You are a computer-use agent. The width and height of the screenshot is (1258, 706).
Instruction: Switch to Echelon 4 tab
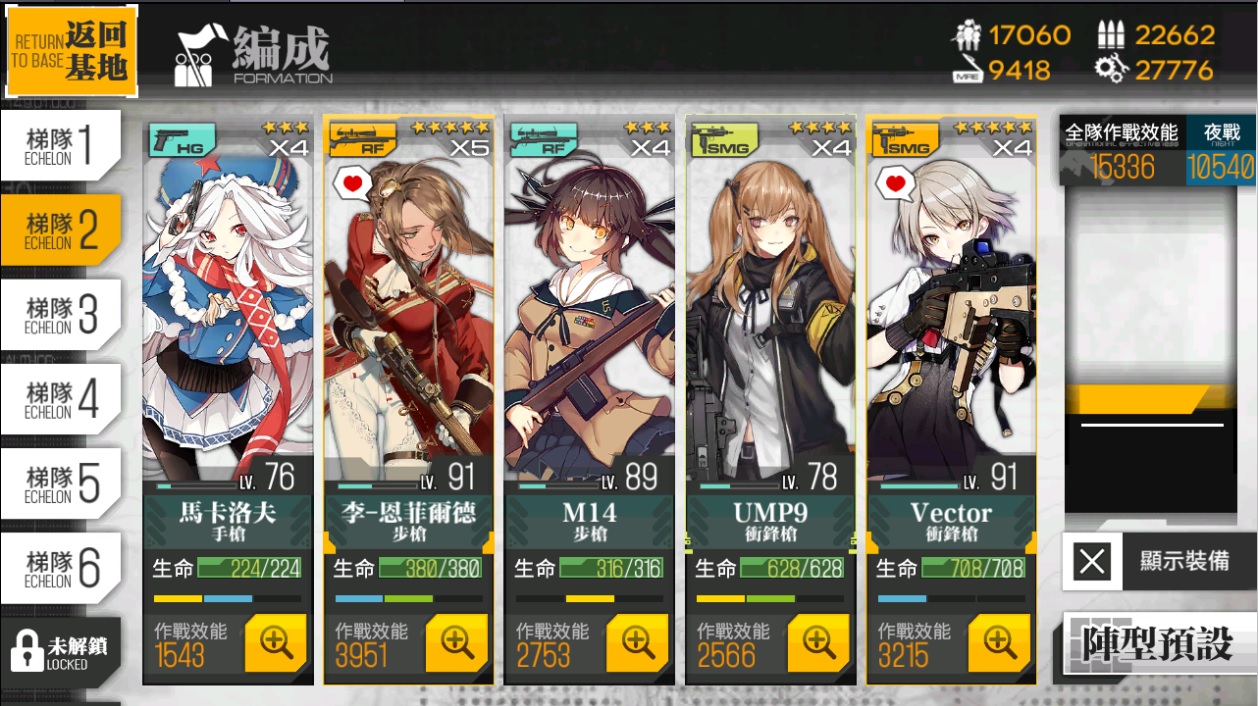(x=60, y=398)
